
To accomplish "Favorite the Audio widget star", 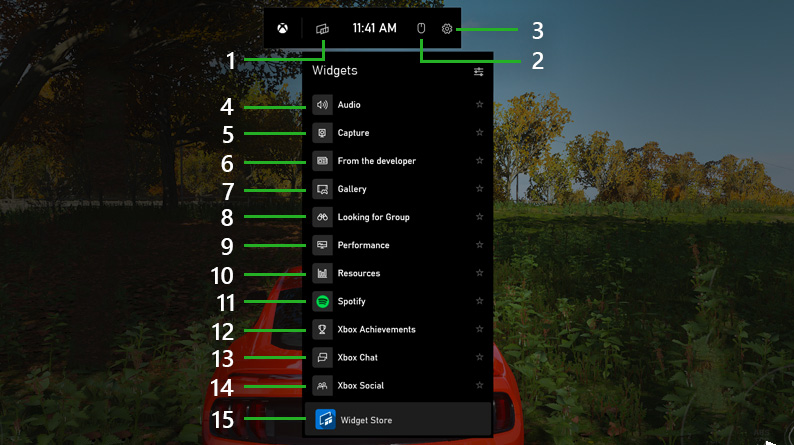I will click(480, 105).
